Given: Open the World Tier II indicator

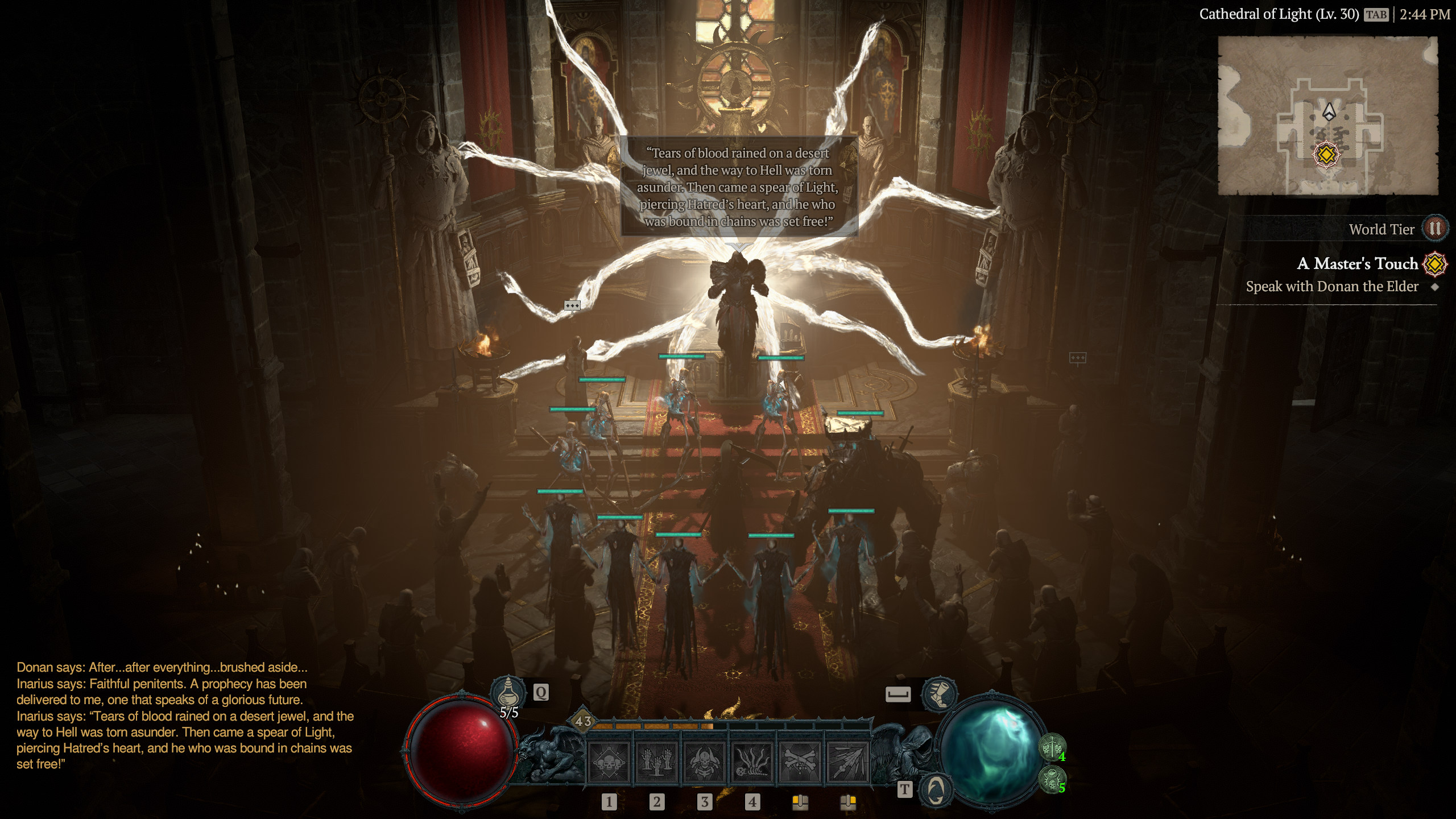Looking at the screenshot, I should pos(1434,229).
